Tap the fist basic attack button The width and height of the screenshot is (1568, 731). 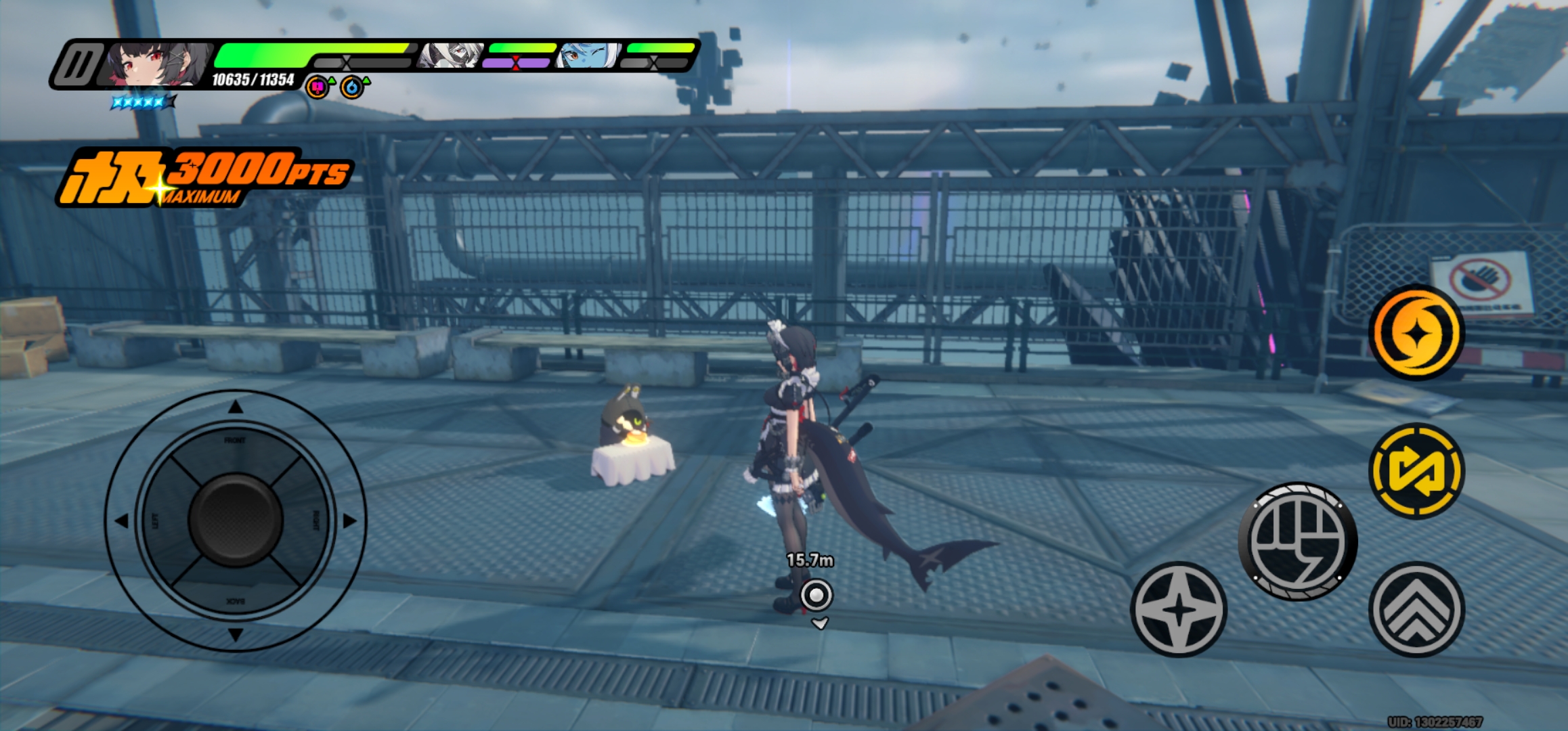point(1297,541)
